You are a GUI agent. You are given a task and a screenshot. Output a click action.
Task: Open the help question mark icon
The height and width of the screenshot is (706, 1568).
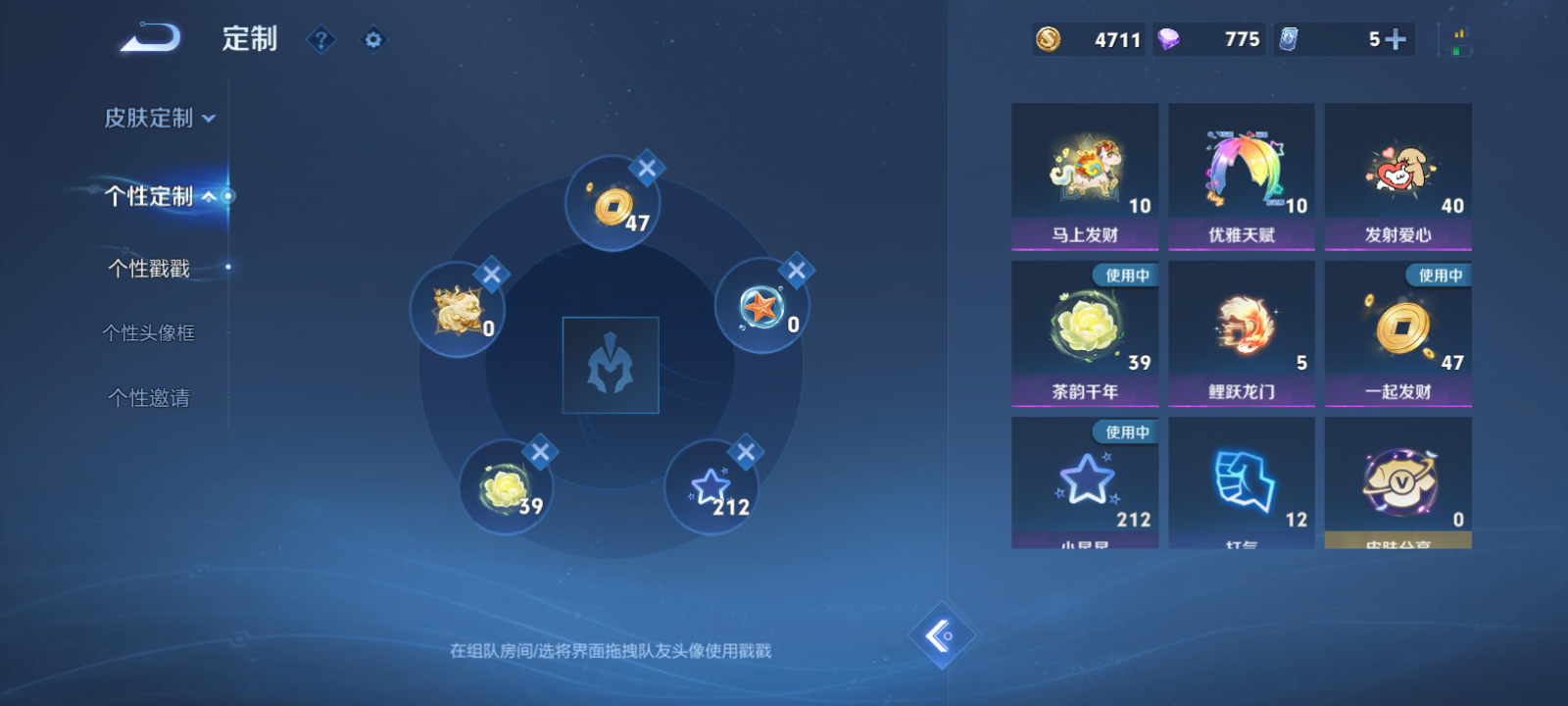coord(321,39)
